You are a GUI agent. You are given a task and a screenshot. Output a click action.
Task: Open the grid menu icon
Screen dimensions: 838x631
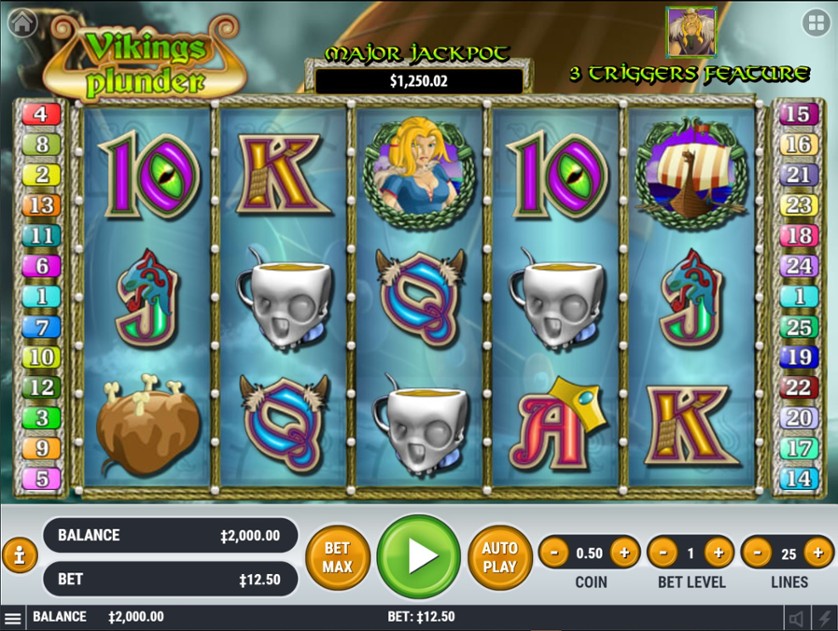coord(816,22)
